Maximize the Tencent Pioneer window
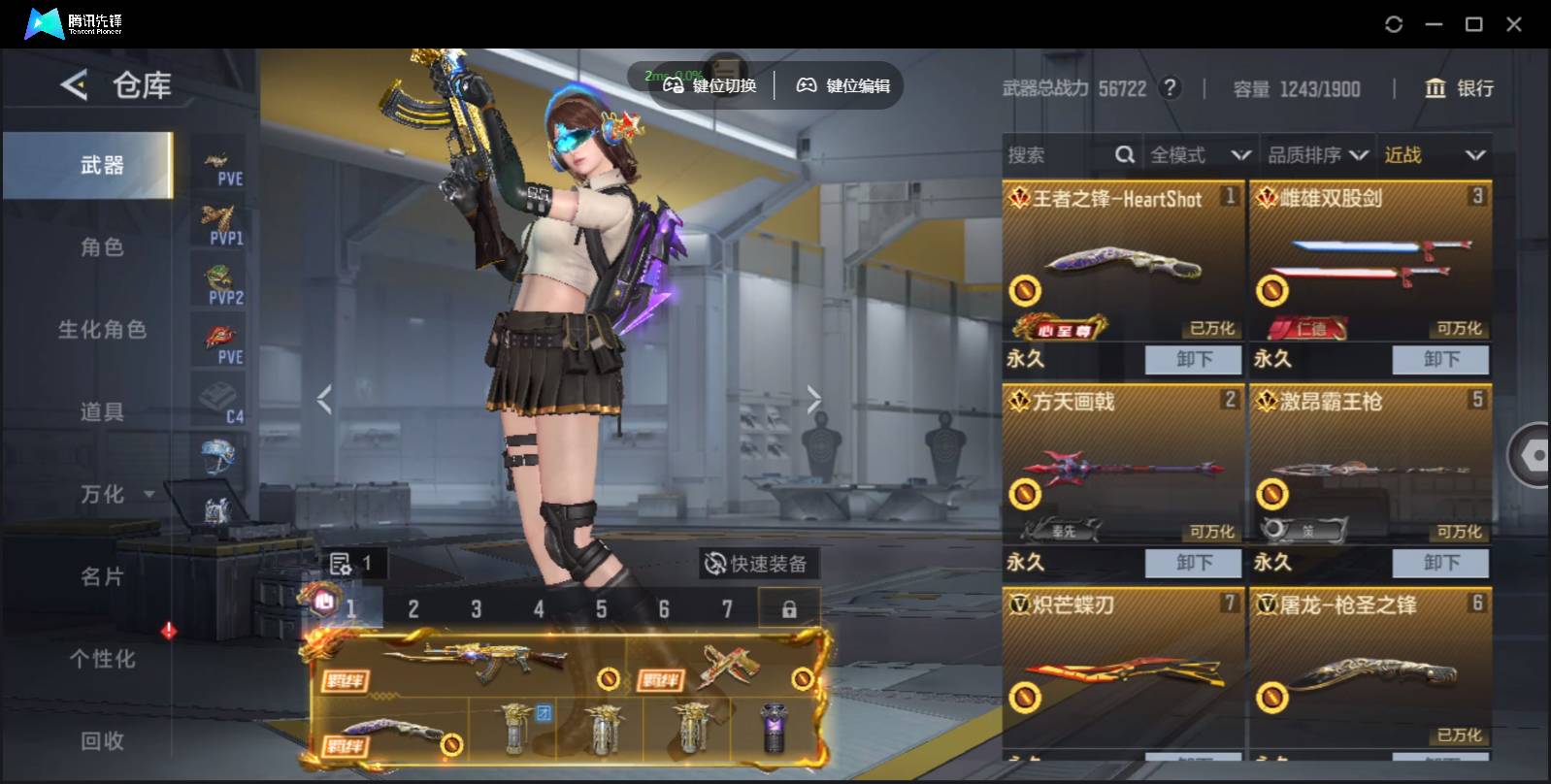 coord(1473,24)
